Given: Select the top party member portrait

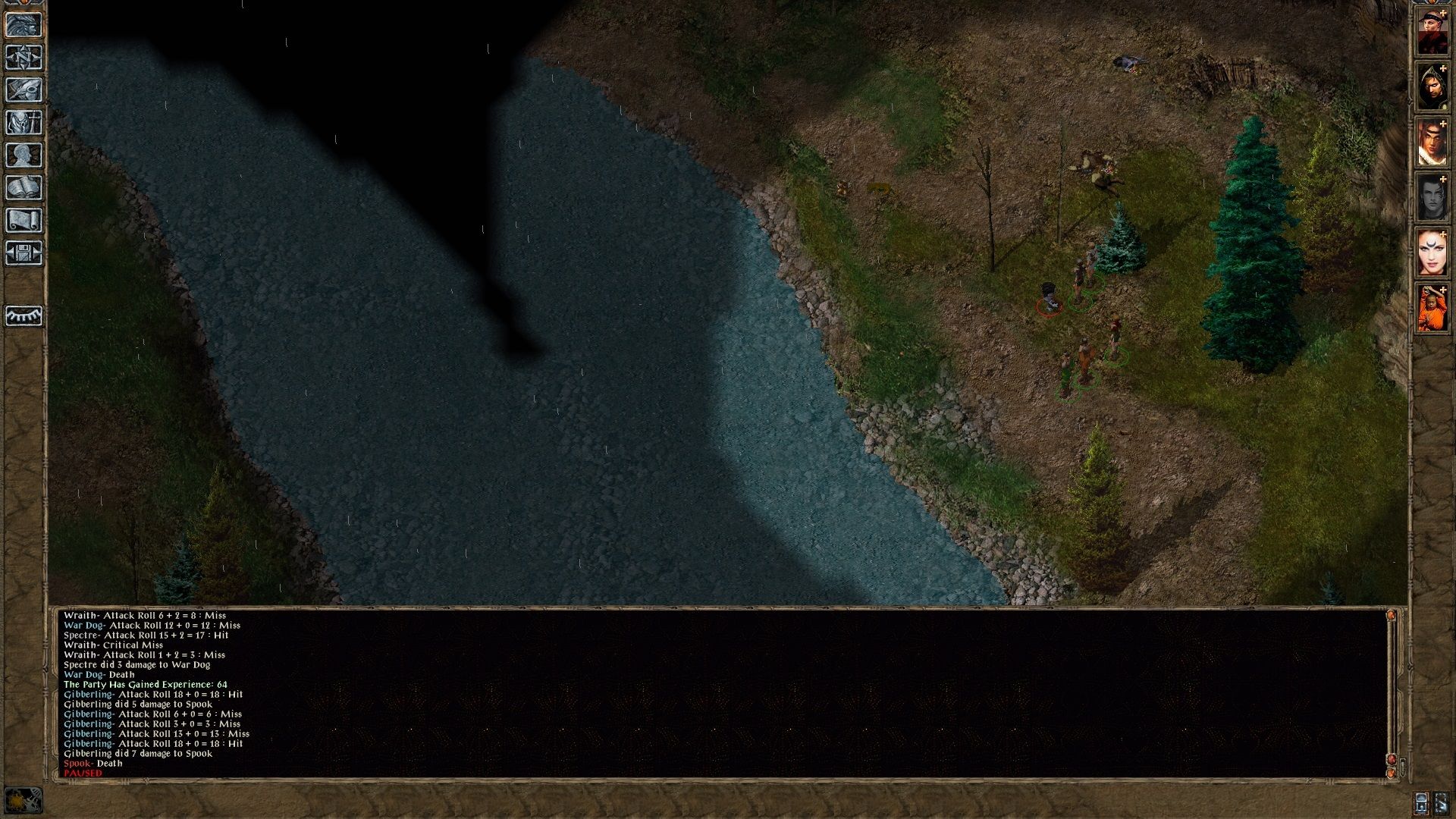Looking at the screenshot, I should (x=1433, y=30).
